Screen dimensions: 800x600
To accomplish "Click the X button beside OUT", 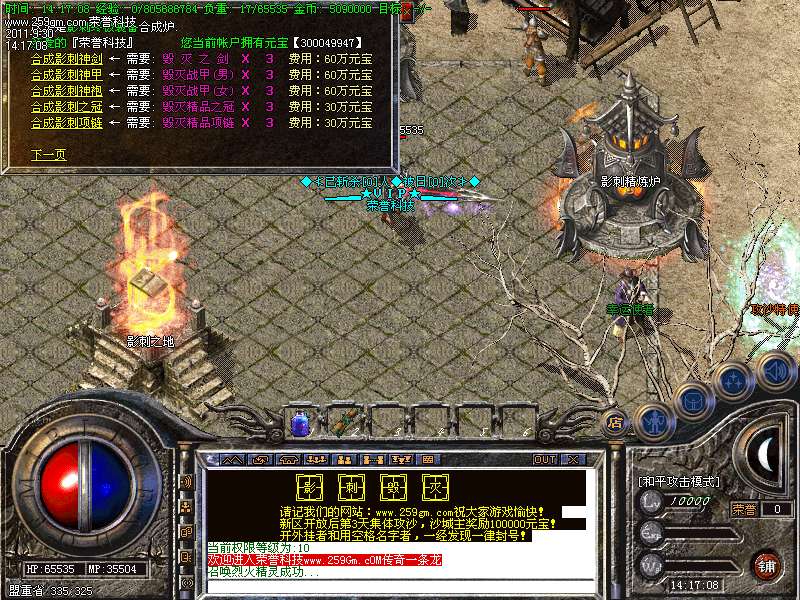I will (572, 460).
